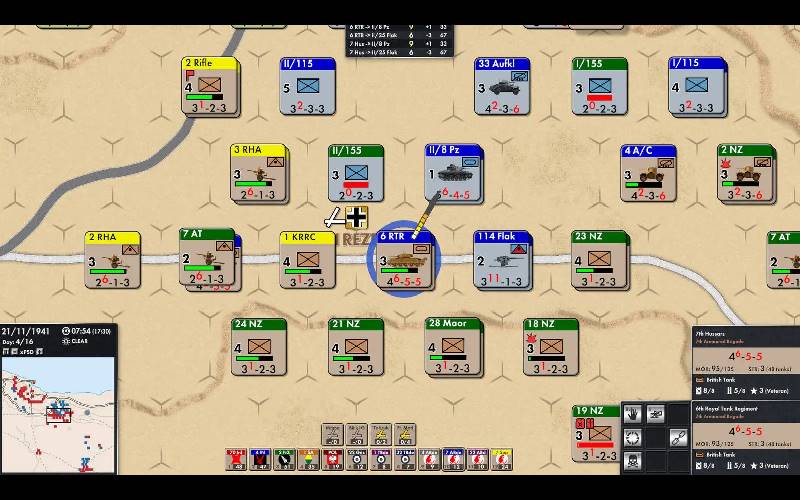Image resolution: width=800 pixels, height=500 pixels.
Task: Choose the 3 RHA artillery unit
Action: (x=259, y=174)
